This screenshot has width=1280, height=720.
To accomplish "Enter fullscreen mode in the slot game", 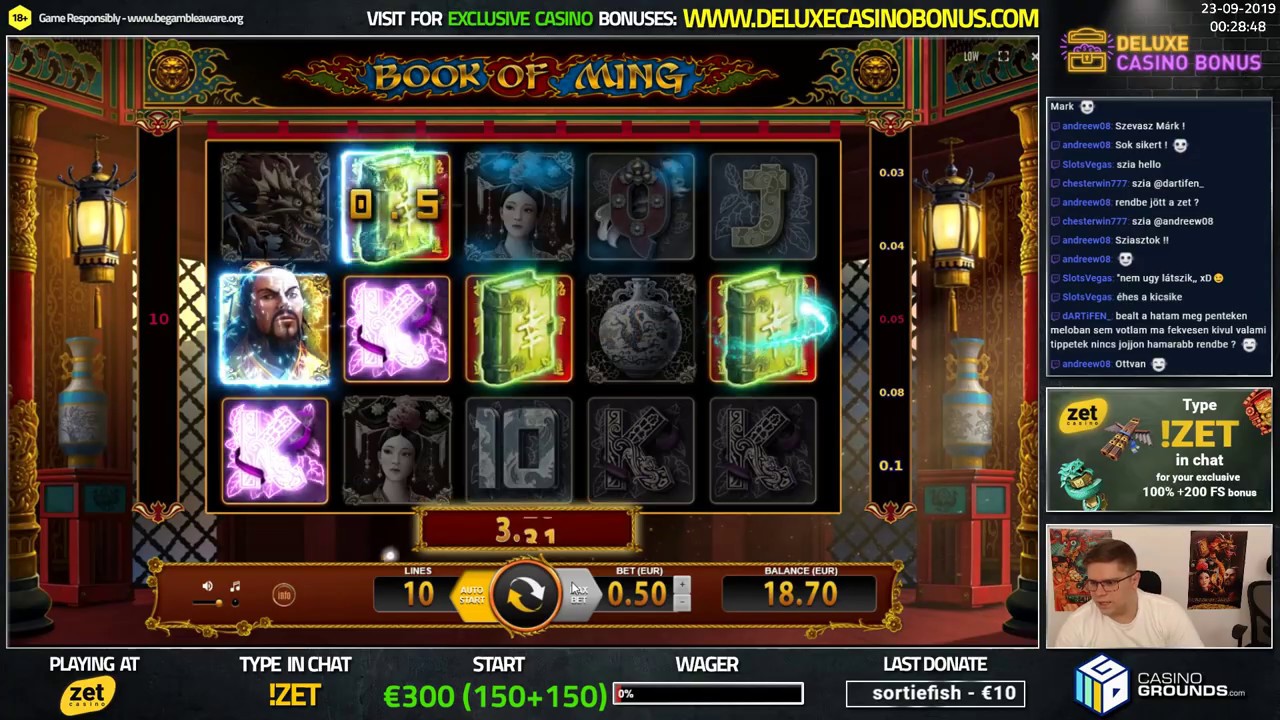I will [x=1003, y=57].
